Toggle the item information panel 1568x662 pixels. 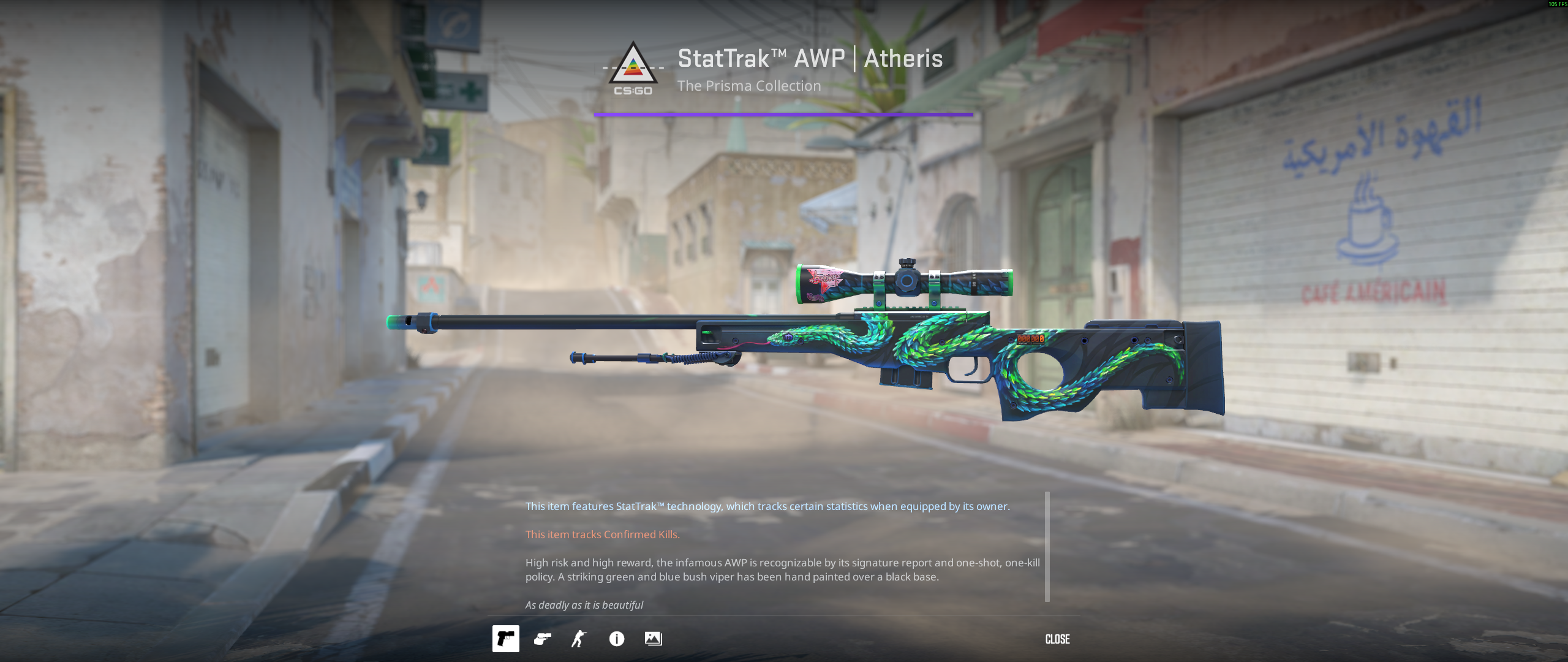click(x=617, y=639)
